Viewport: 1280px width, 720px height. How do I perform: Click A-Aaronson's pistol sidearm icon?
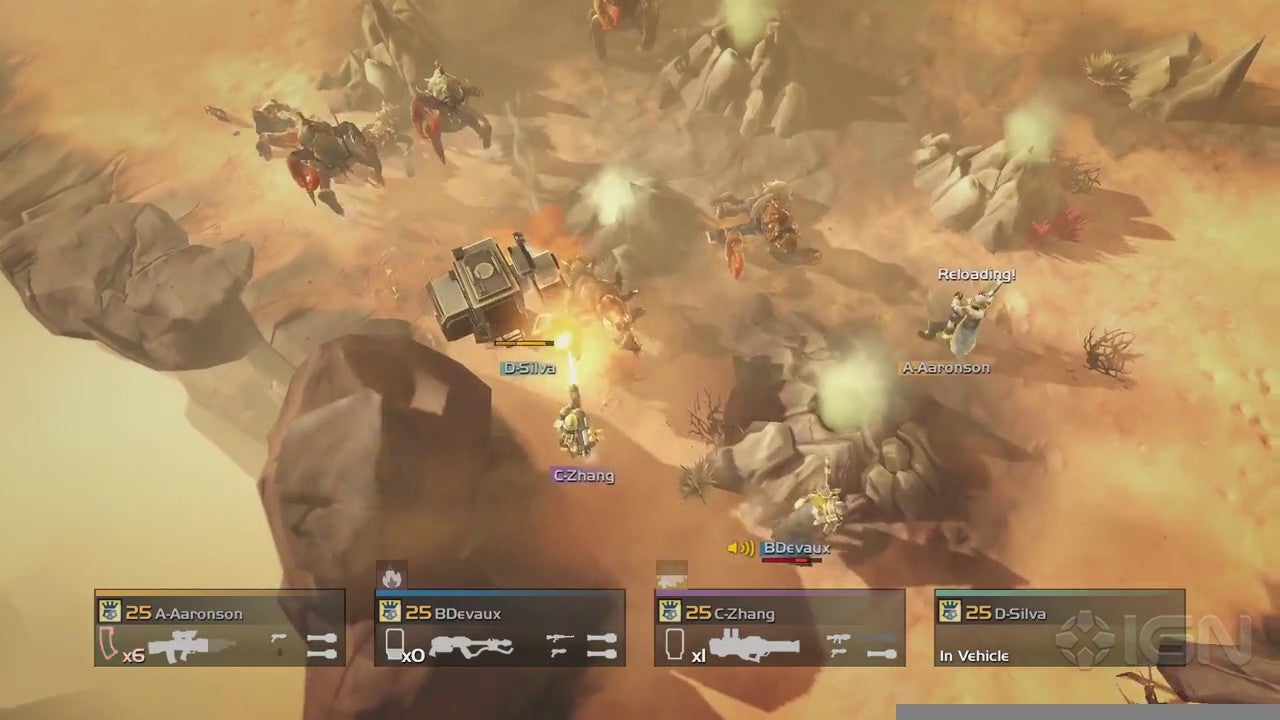click(x=278, y=638)
